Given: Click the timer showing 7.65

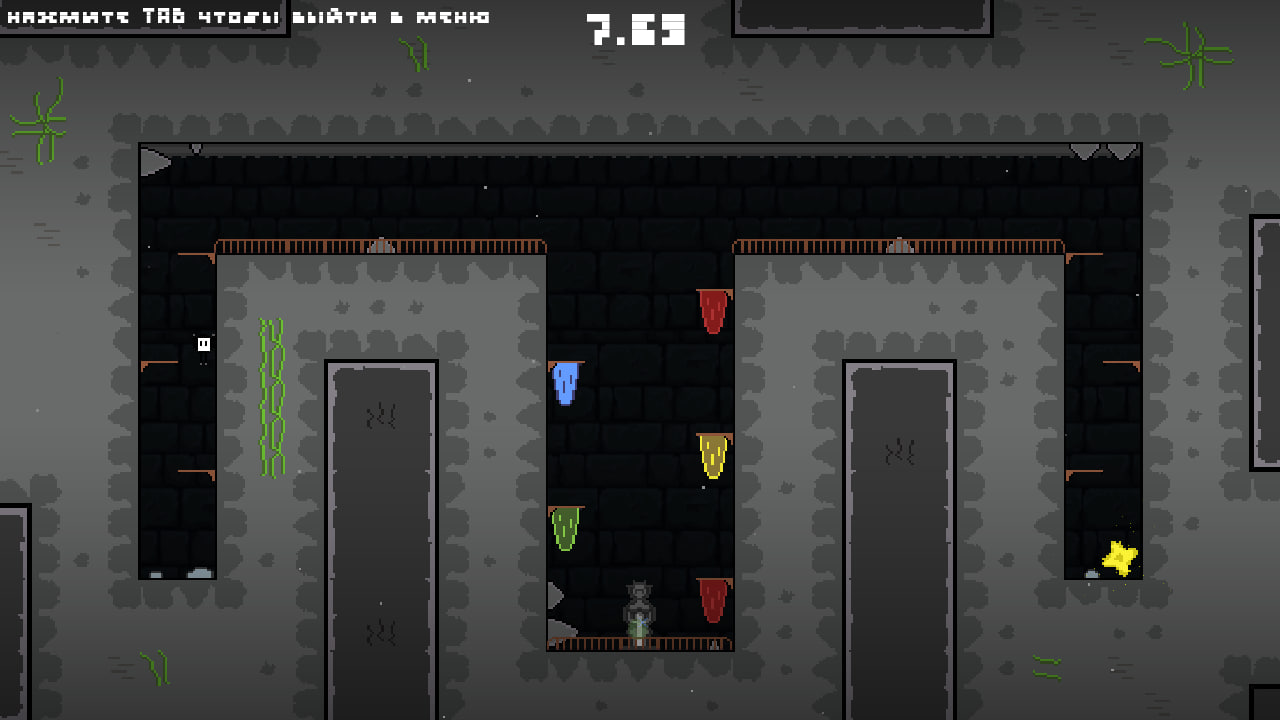Looking at the screenshot, I should pyautogui.click(x=634, y=28).
